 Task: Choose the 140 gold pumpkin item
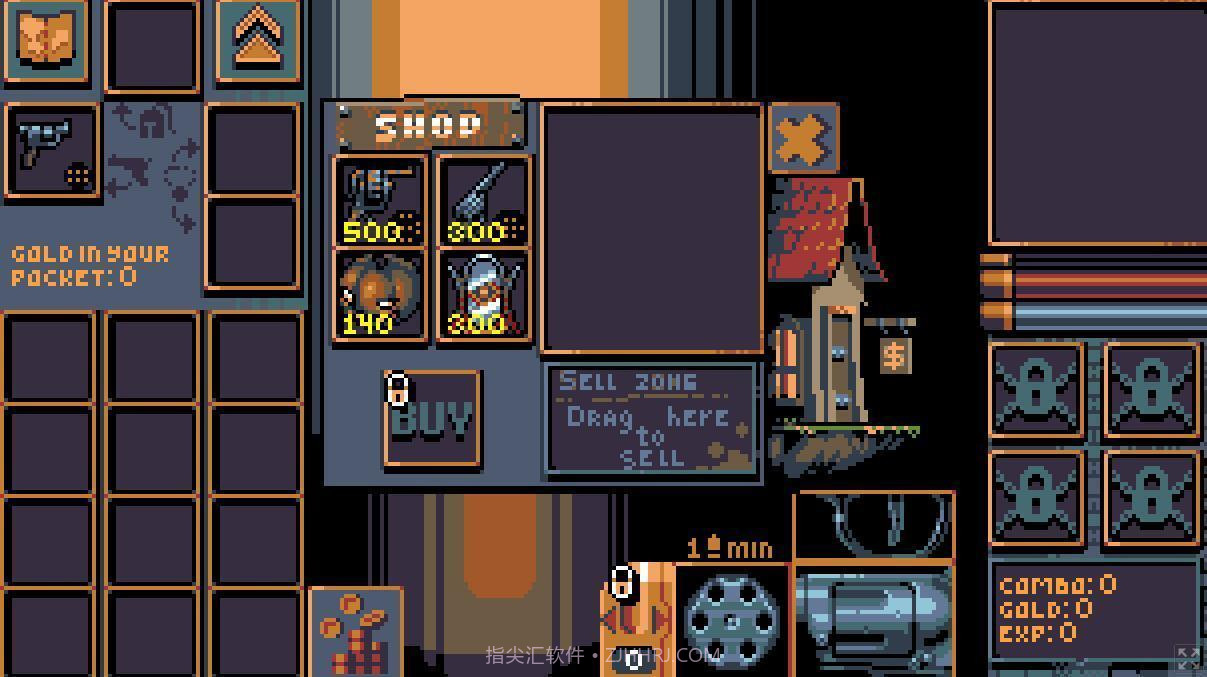tap(380, 295)
